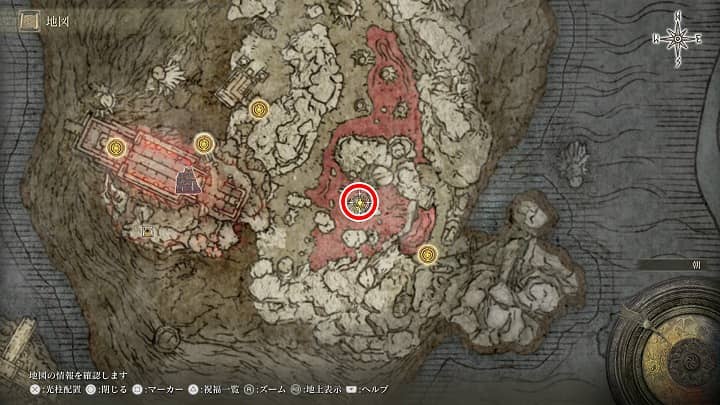The image size is (720, 405).
Task: Select the grey building icon on the ruins
Action: coord(188,181)
